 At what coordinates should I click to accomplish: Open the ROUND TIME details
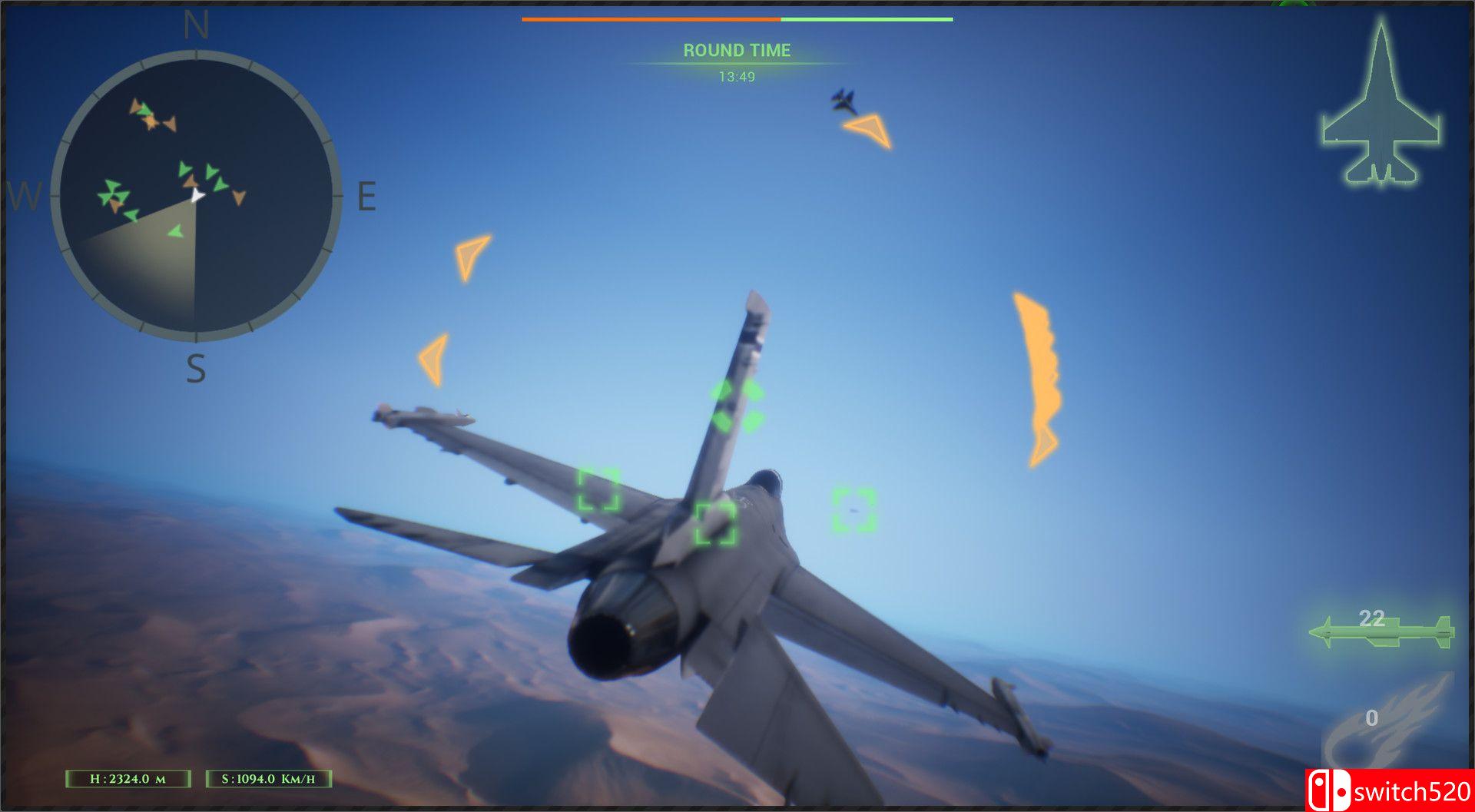point(736,51)
